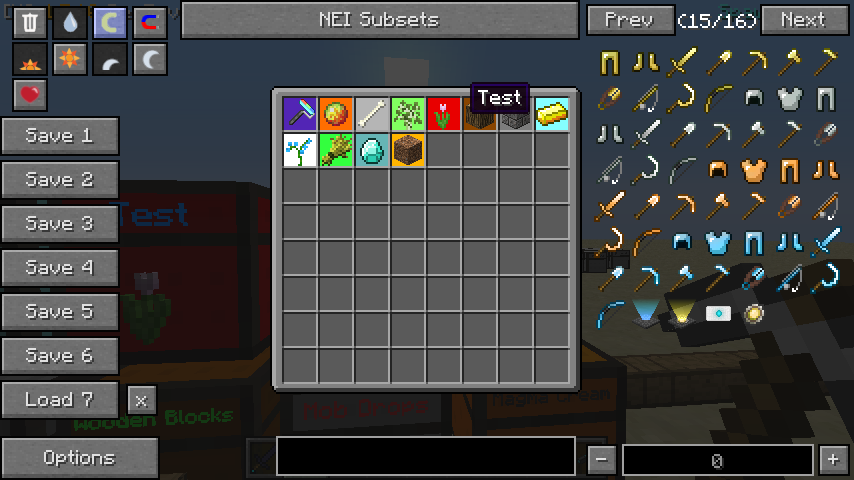Toggle the magnet mode button
Viewport: 854px width, 480px height.
click(150, 23)
